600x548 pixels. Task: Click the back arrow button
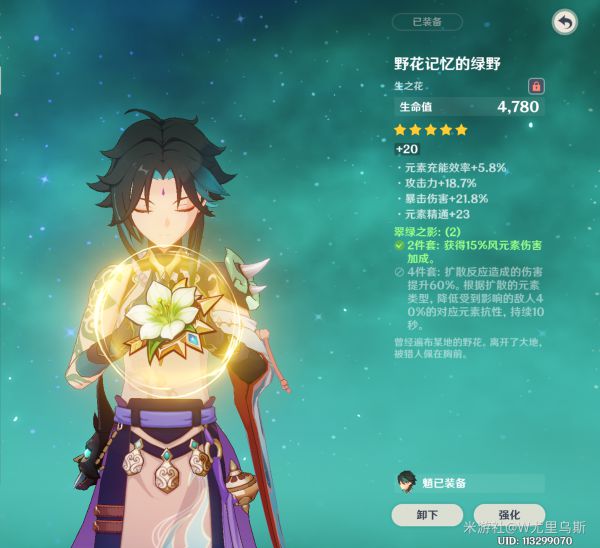(565, 21)
